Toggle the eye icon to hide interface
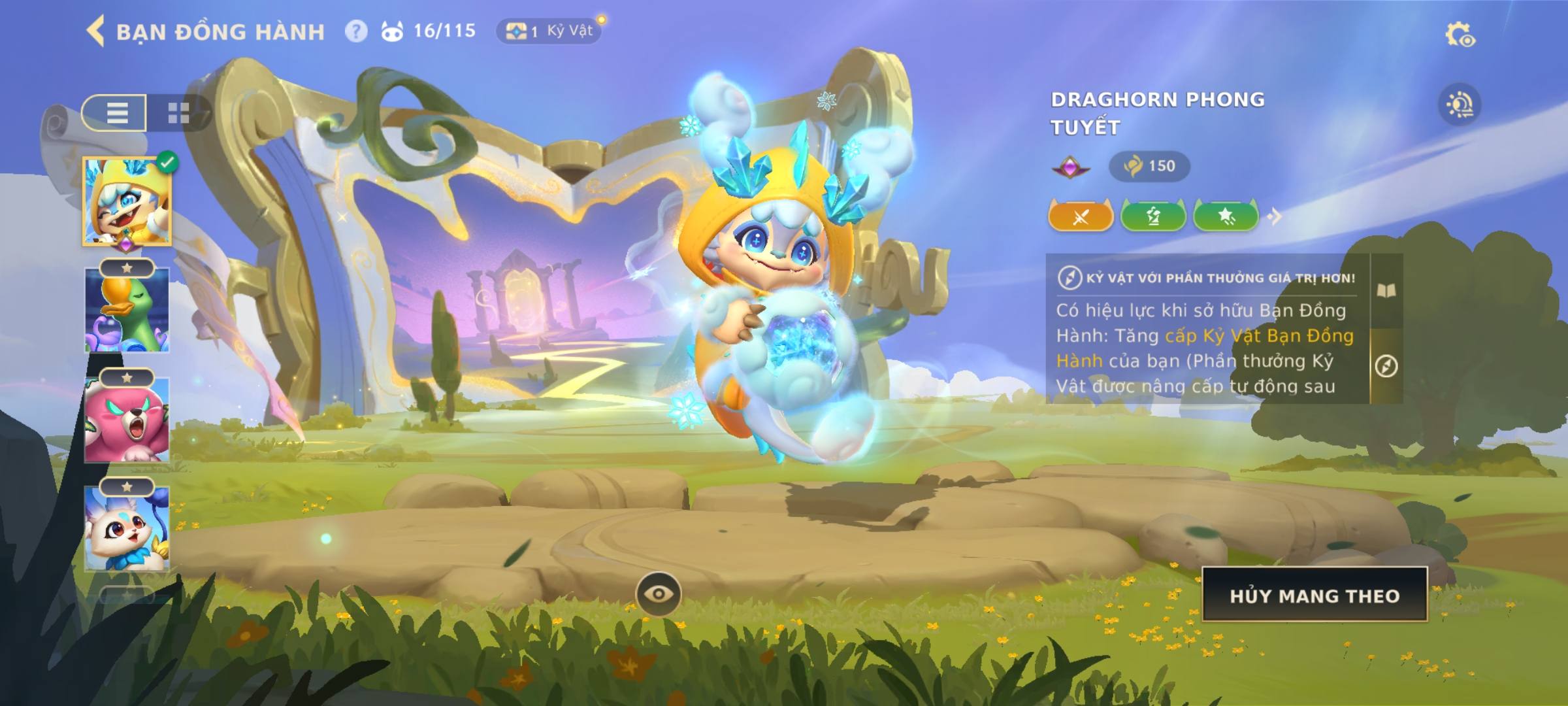The height and width of the screenshot is (706, 1568). (x=659, y=594)
